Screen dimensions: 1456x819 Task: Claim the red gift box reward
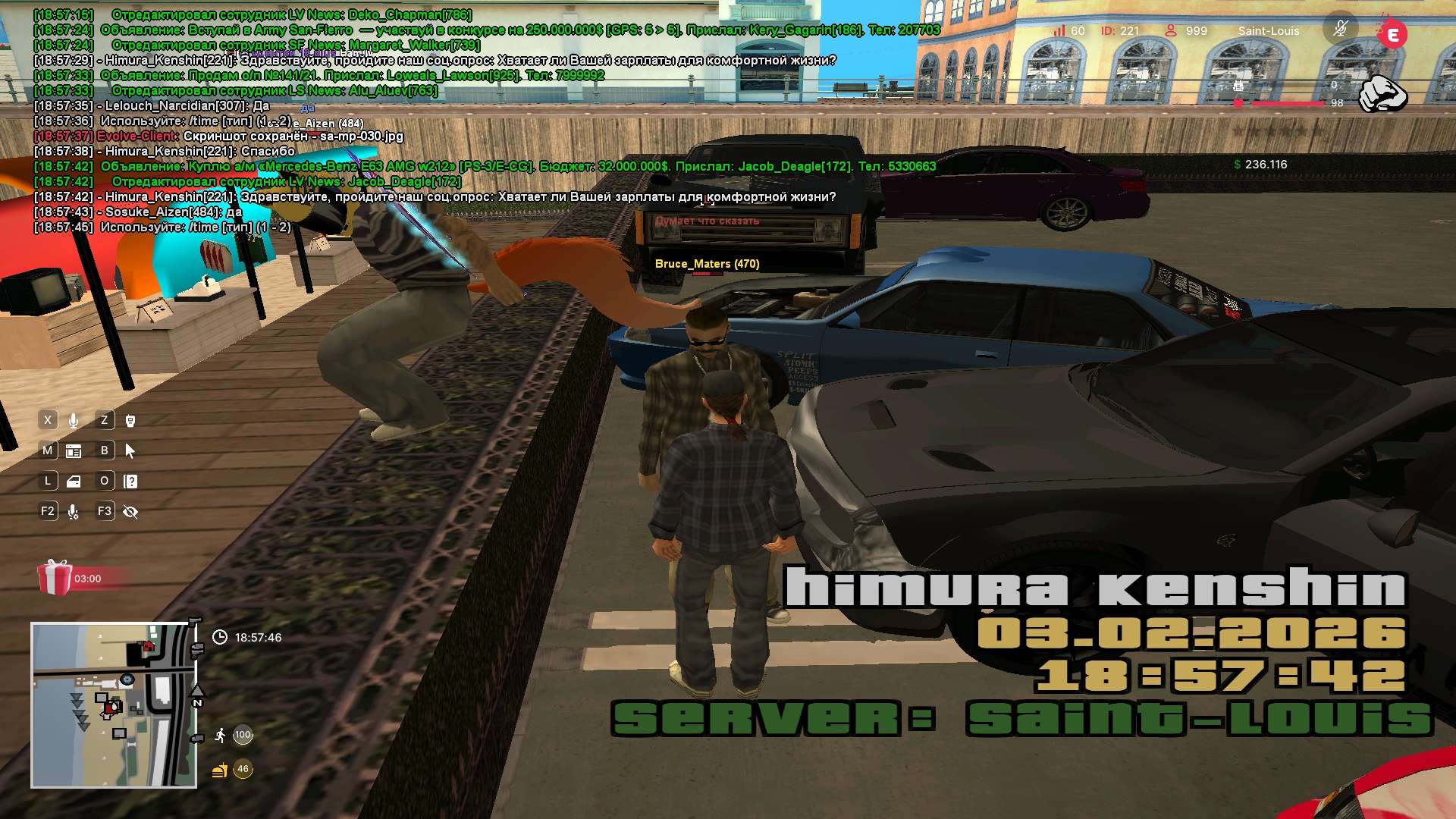click(x=55, y=578)
